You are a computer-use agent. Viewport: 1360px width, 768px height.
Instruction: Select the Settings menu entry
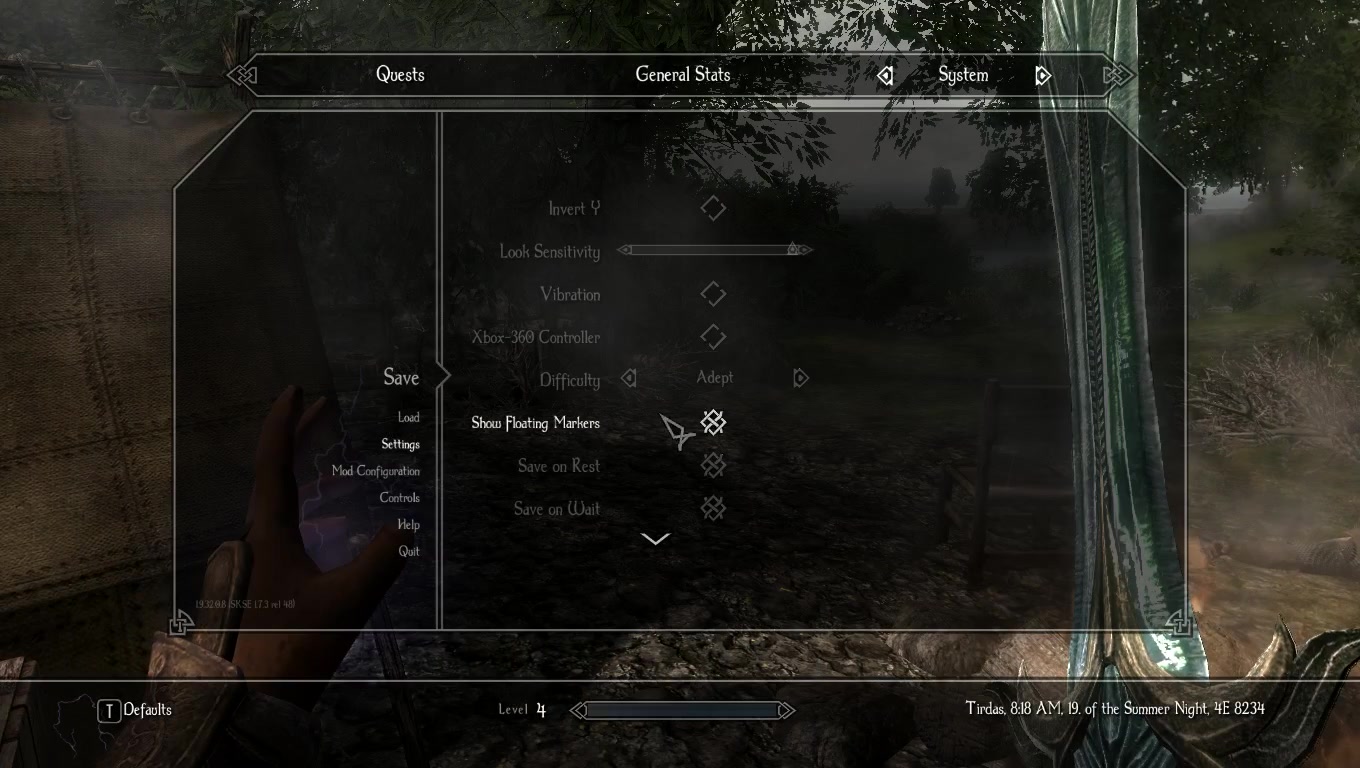click(x=400, y=444)
